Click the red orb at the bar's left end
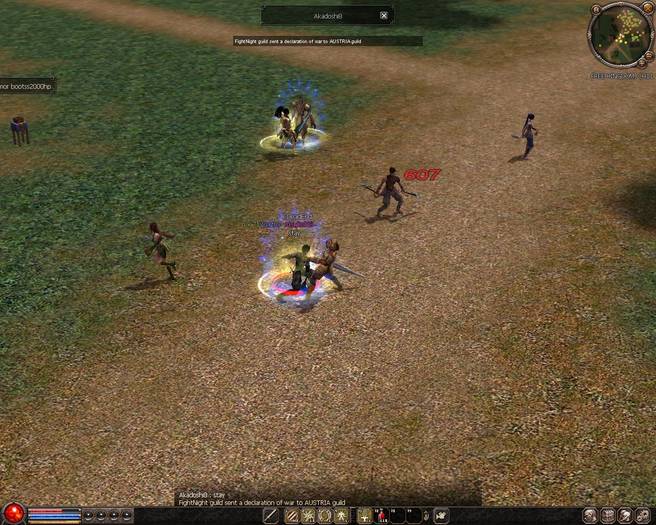Viewport: 656px width, 525px height. (13, 515)
